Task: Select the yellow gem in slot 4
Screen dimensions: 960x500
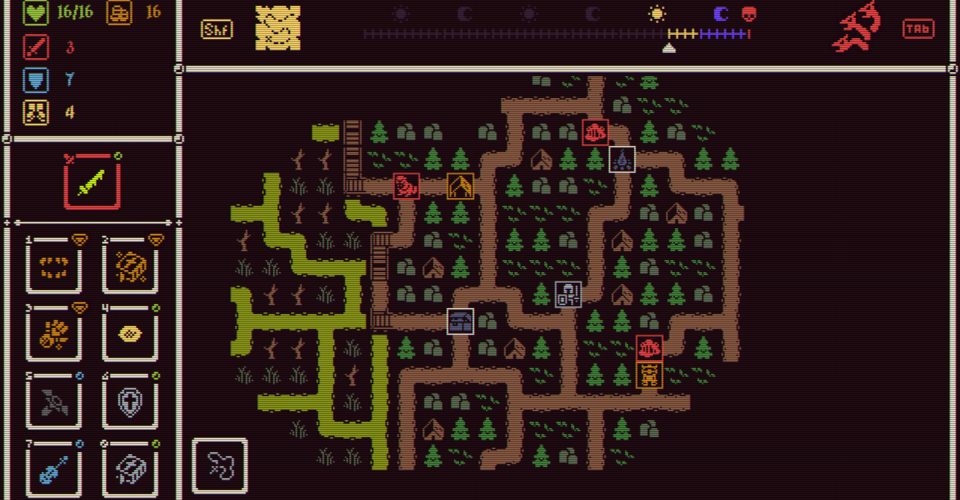Action: [x=131, y=334]
